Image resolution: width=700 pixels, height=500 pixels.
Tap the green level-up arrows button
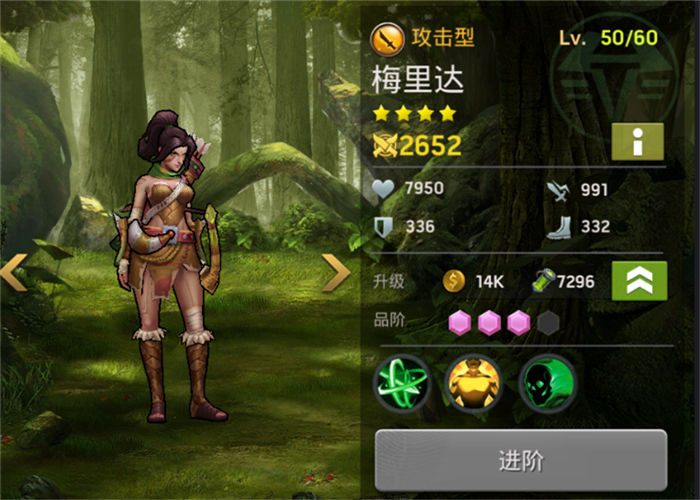[639, 281]
